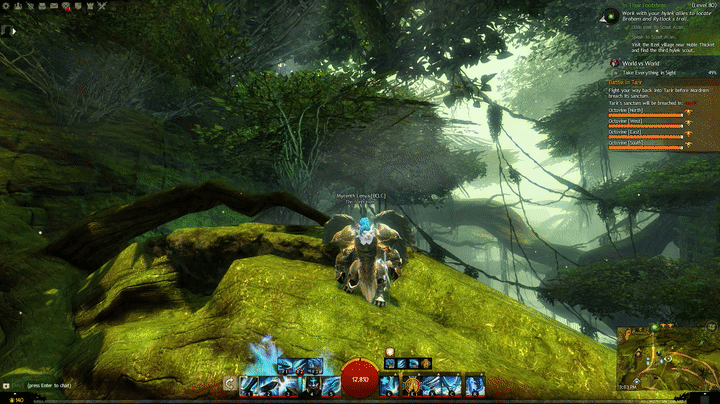Activate the fifth weapon skill slot
Screen dimensions: 720x404
pyautogui.click(x=330, y=383)
